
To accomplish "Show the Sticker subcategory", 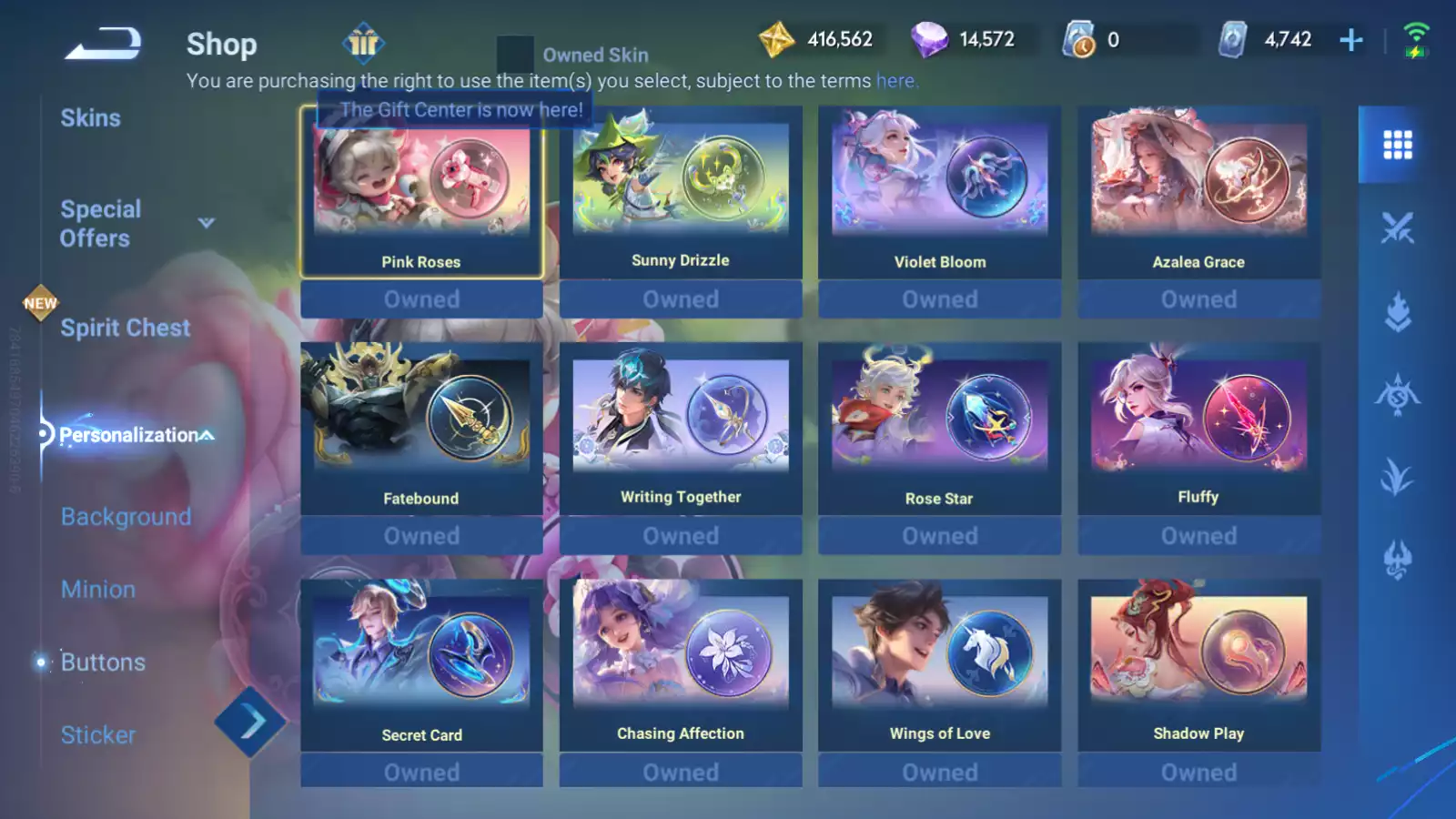I will coord(98,735).
